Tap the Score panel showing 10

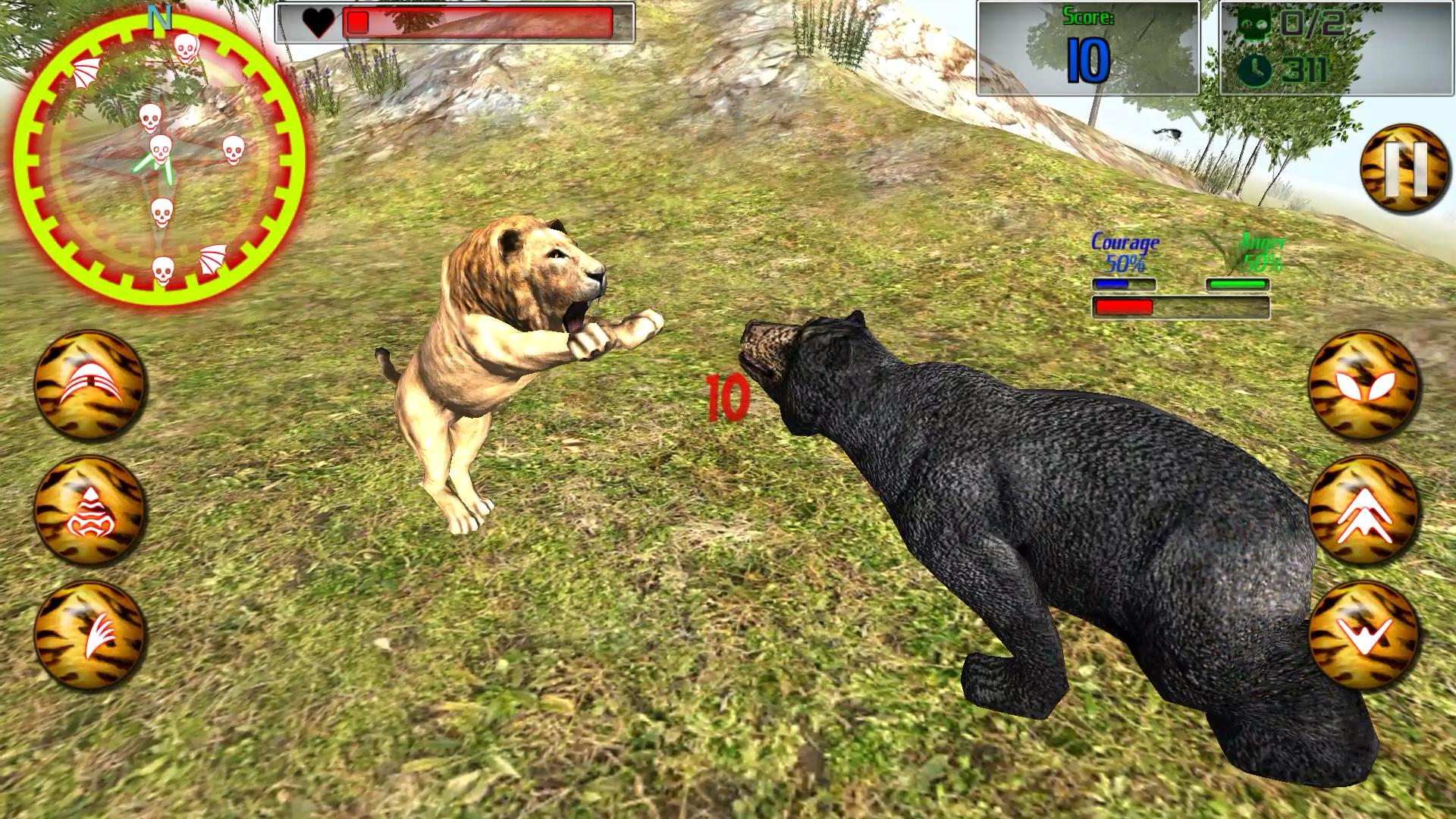pos(1090,47)
